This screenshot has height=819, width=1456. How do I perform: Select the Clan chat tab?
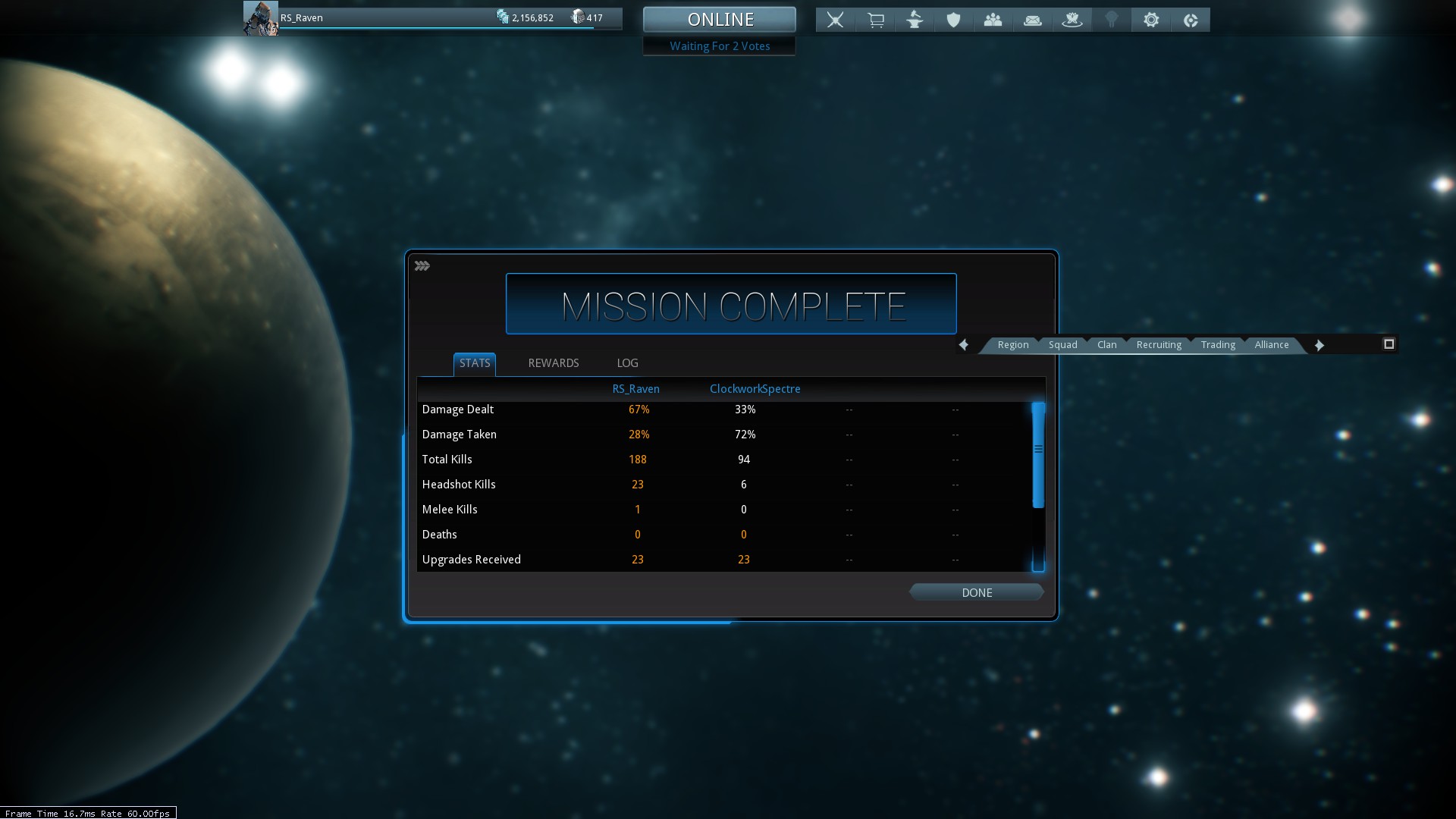1106,345
